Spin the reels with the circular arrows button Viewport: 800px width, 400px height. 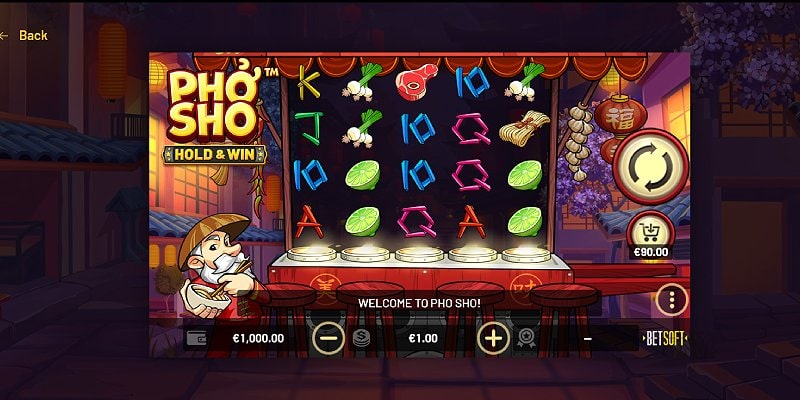pos(650,168)
